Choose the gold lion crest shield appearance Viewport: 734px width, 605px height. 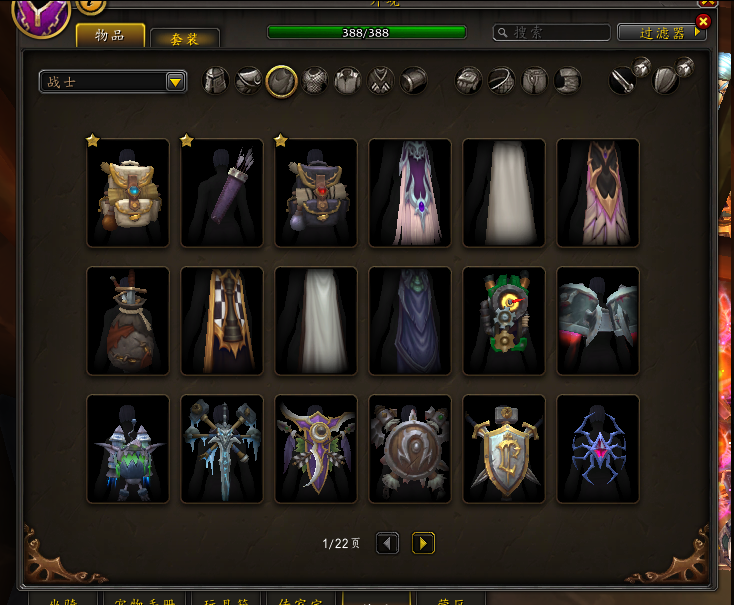(504, 449)
